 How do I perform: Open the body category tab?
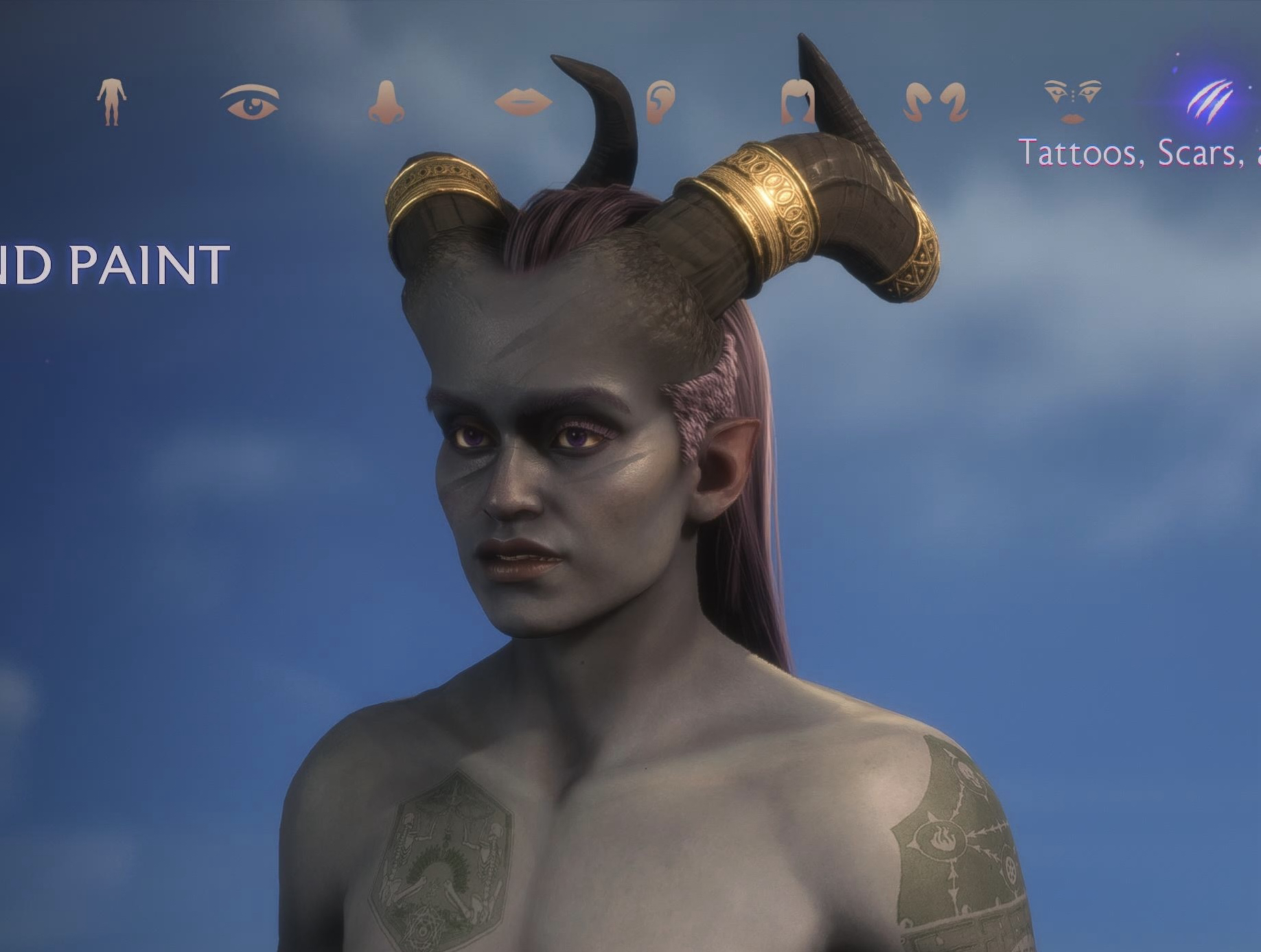[x=111, y=102]
